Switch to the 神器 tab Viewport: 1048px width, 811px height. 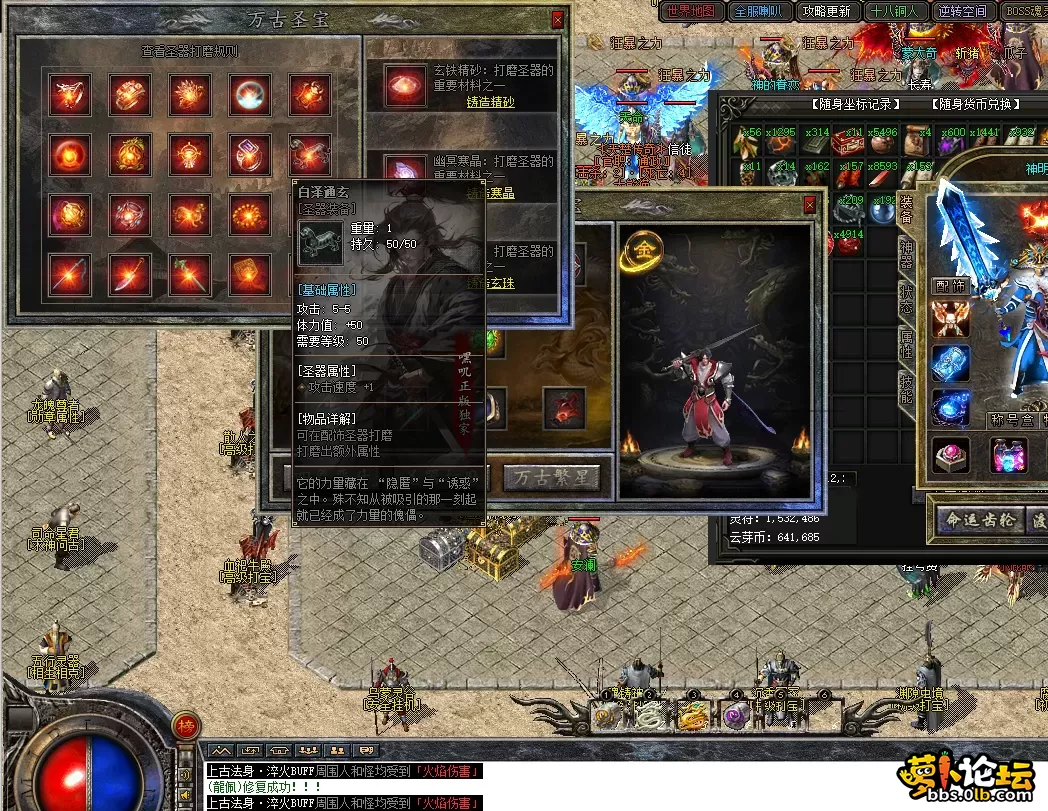(906, 253)
